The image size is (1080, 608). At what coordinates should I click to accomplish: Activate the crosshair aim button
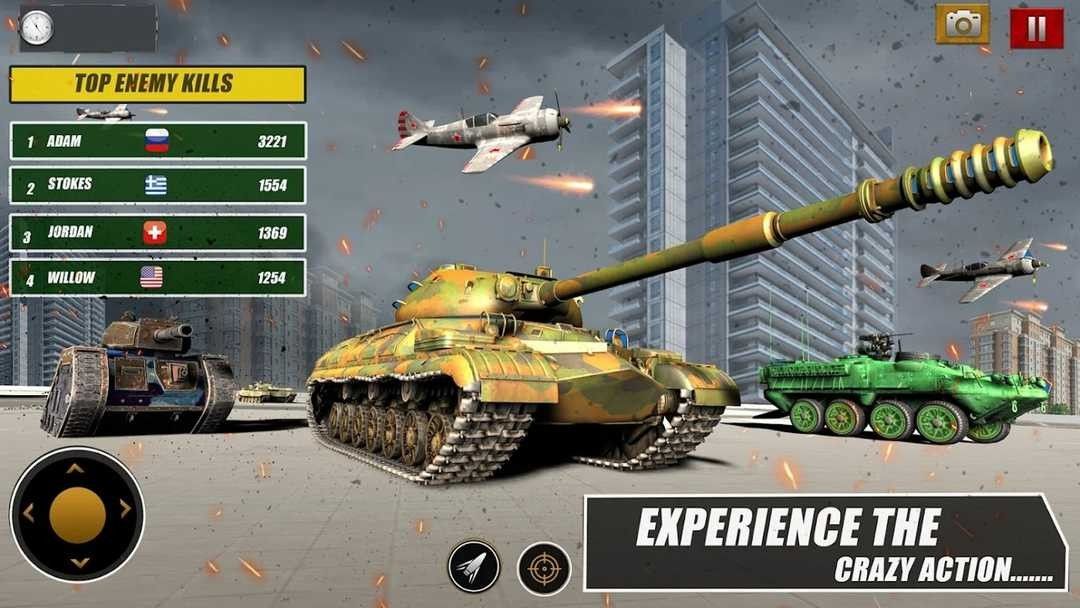coord(544,568)
